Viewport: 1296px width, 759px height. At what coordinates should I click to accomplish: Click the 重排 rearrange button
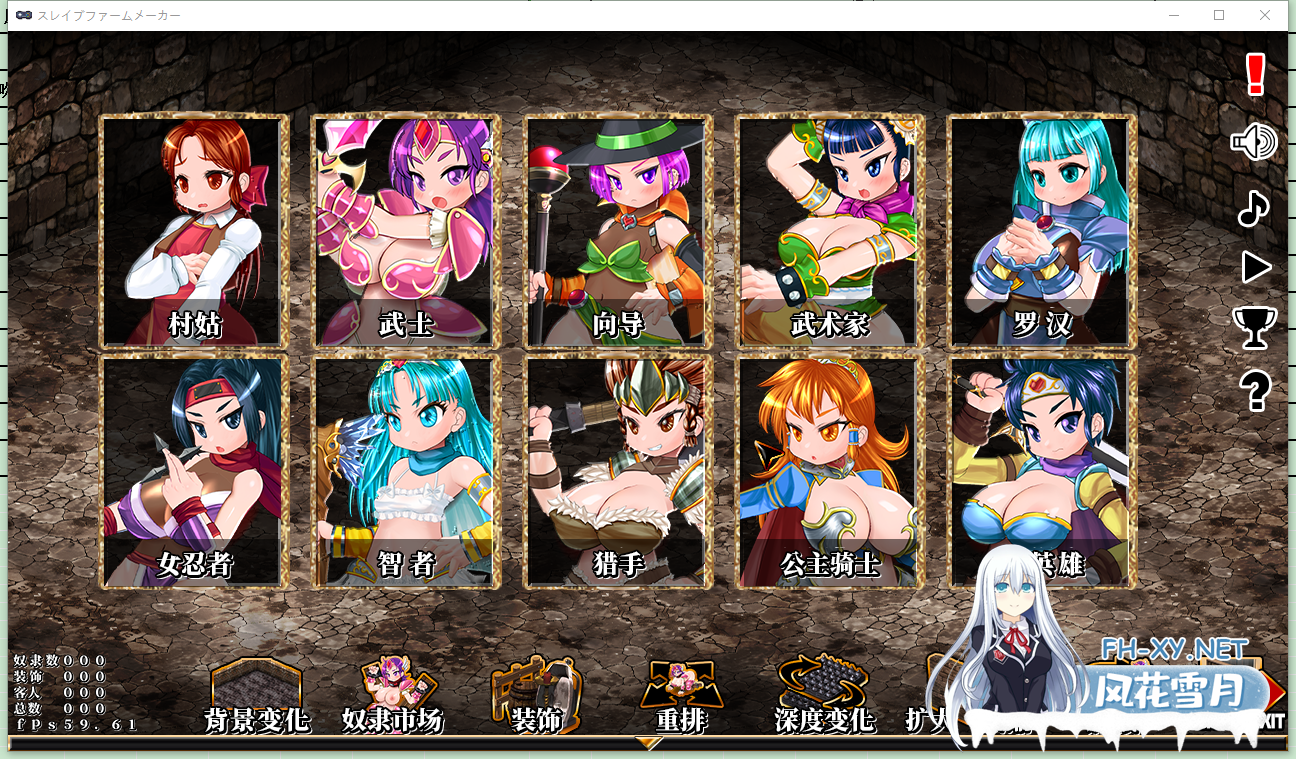(681, 696)
